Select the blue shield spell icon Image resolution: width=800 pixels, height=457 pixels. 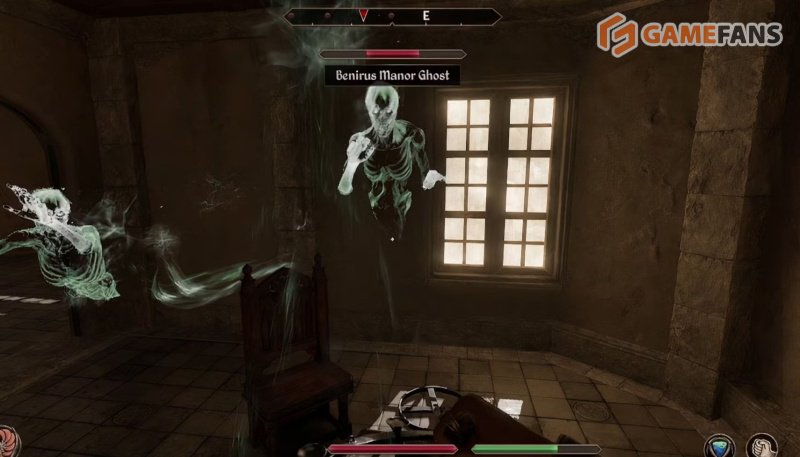click(x=720, y=447)
